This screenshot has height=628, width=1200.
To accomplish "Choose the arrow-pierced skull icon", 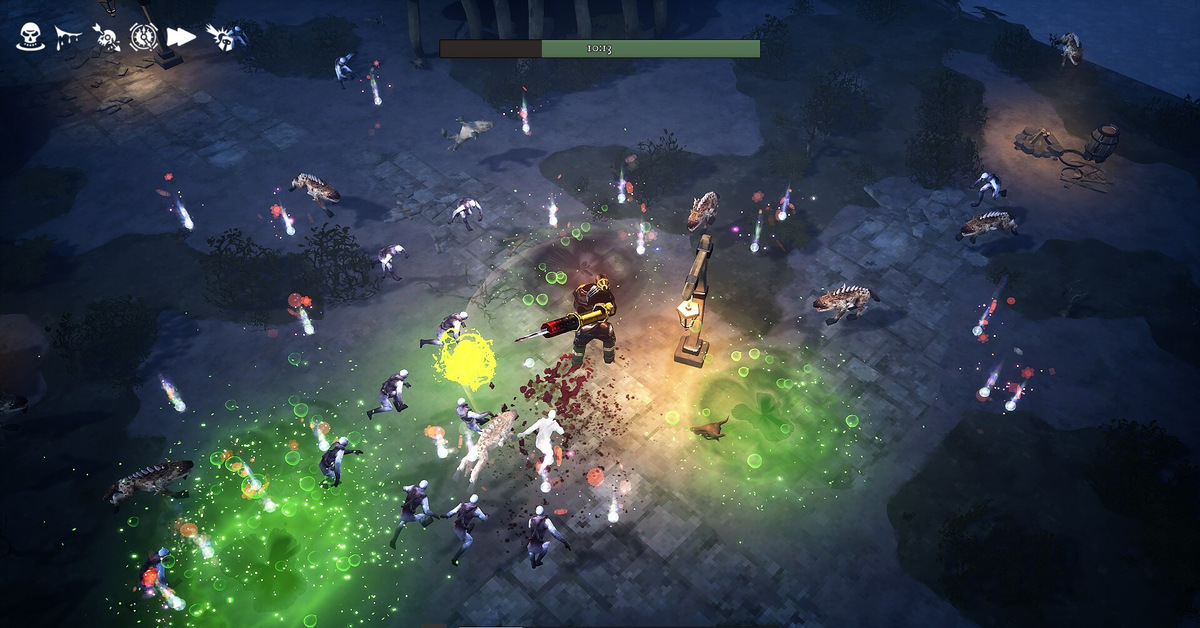I will [x=106, y=37].
